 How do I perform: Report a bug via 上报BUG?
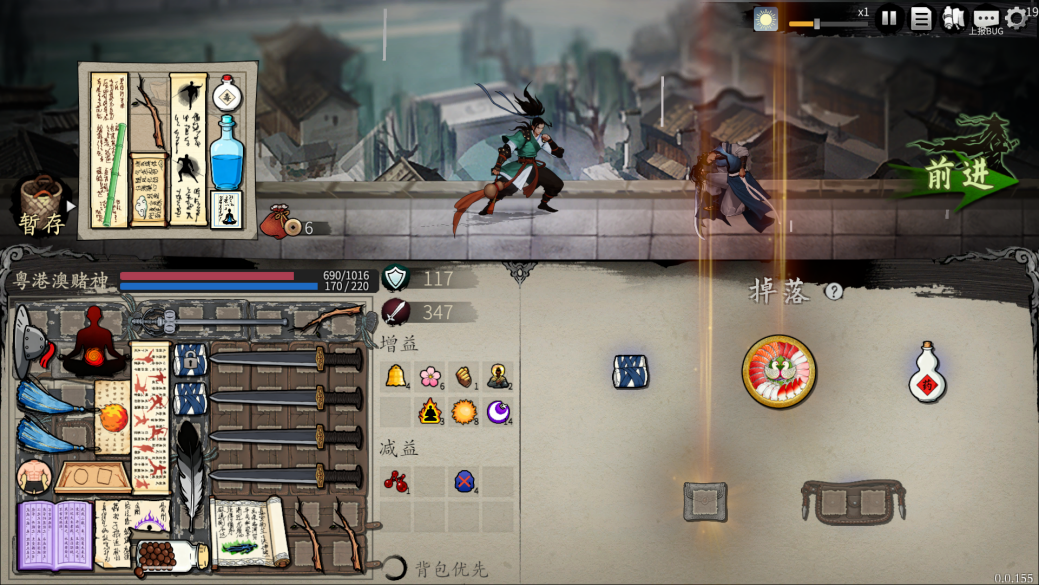coord(986,20)
